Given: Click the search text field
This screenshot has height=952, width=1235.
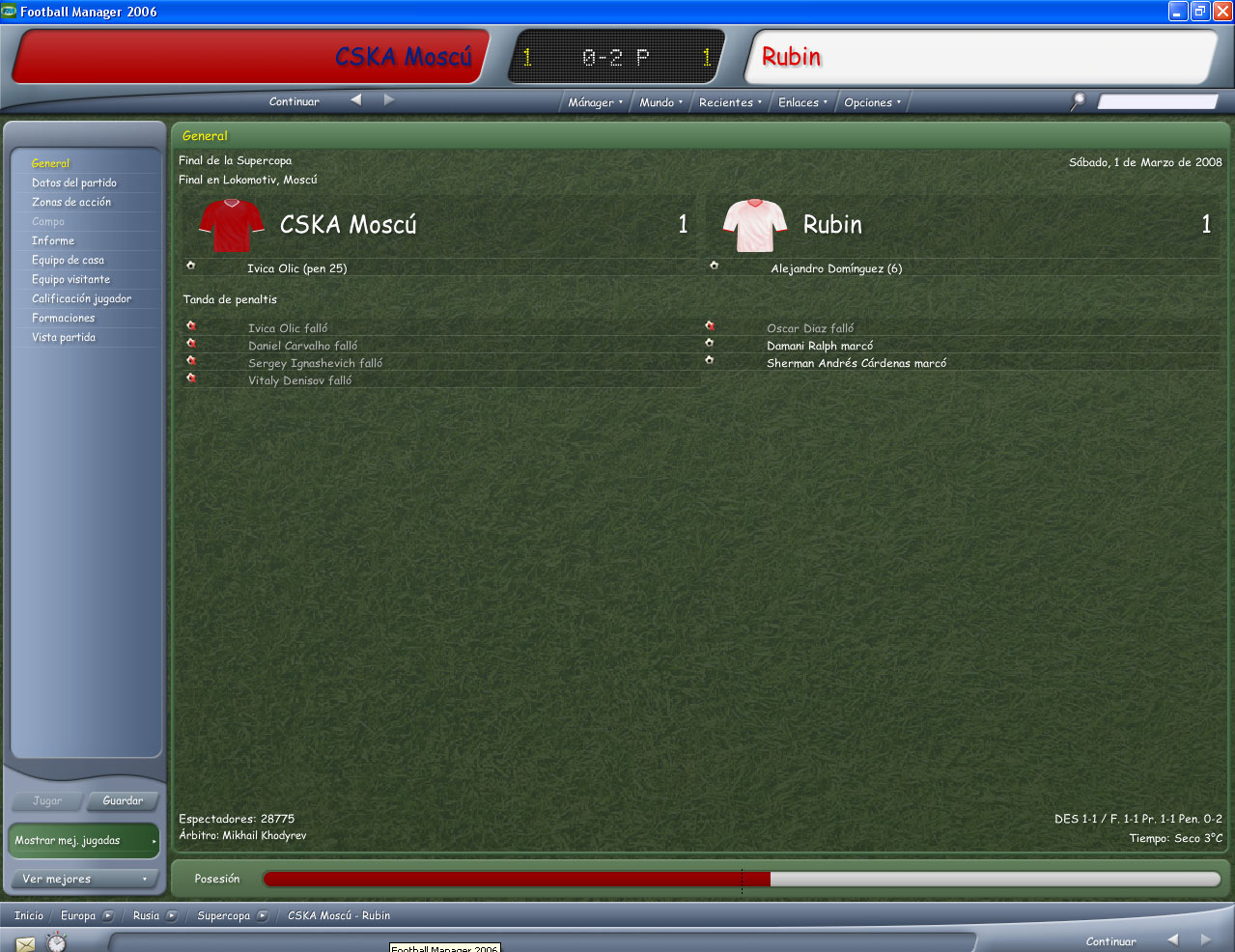Looking at the screenshot, I should click(x=1157, y=101).
